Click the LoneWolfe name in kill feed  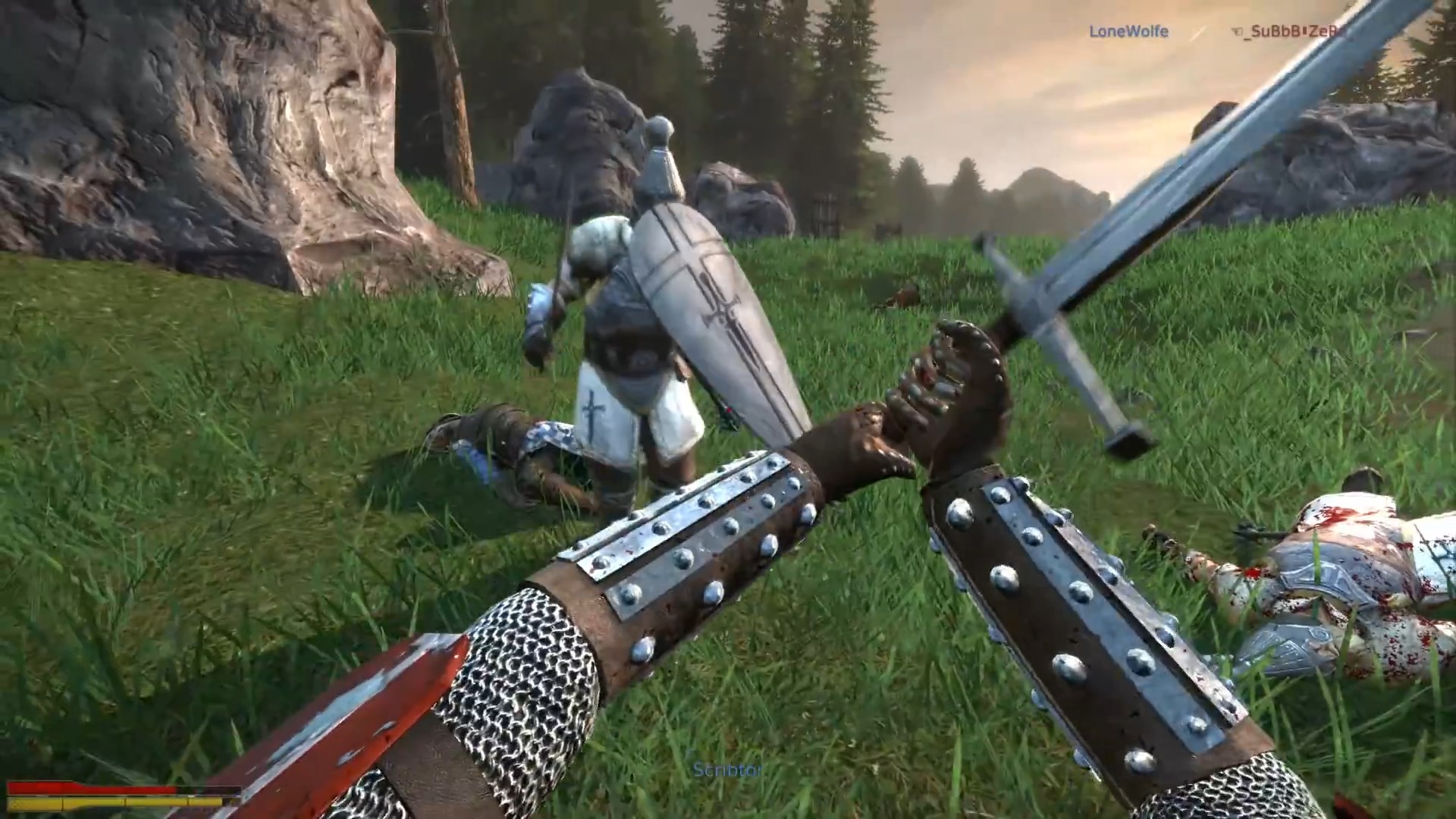(x=1128, y=31)
